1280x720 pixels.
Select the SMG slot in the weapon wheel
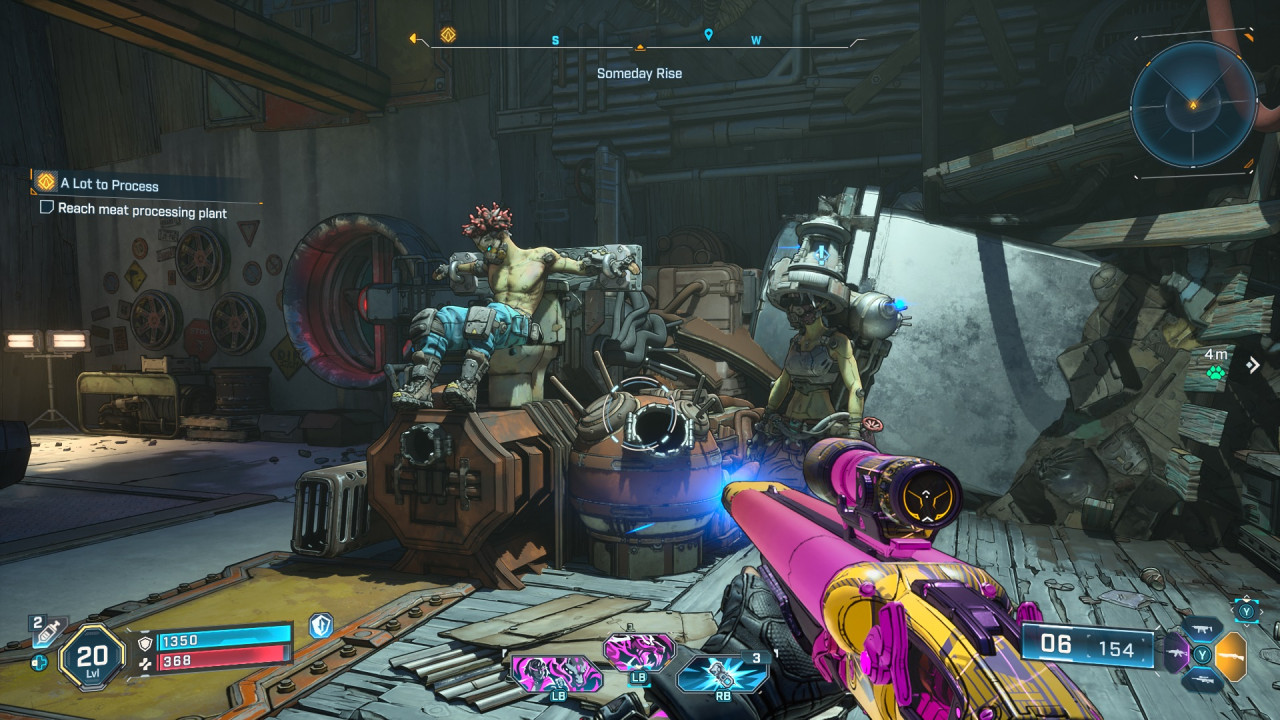[x=1200, y=628]
